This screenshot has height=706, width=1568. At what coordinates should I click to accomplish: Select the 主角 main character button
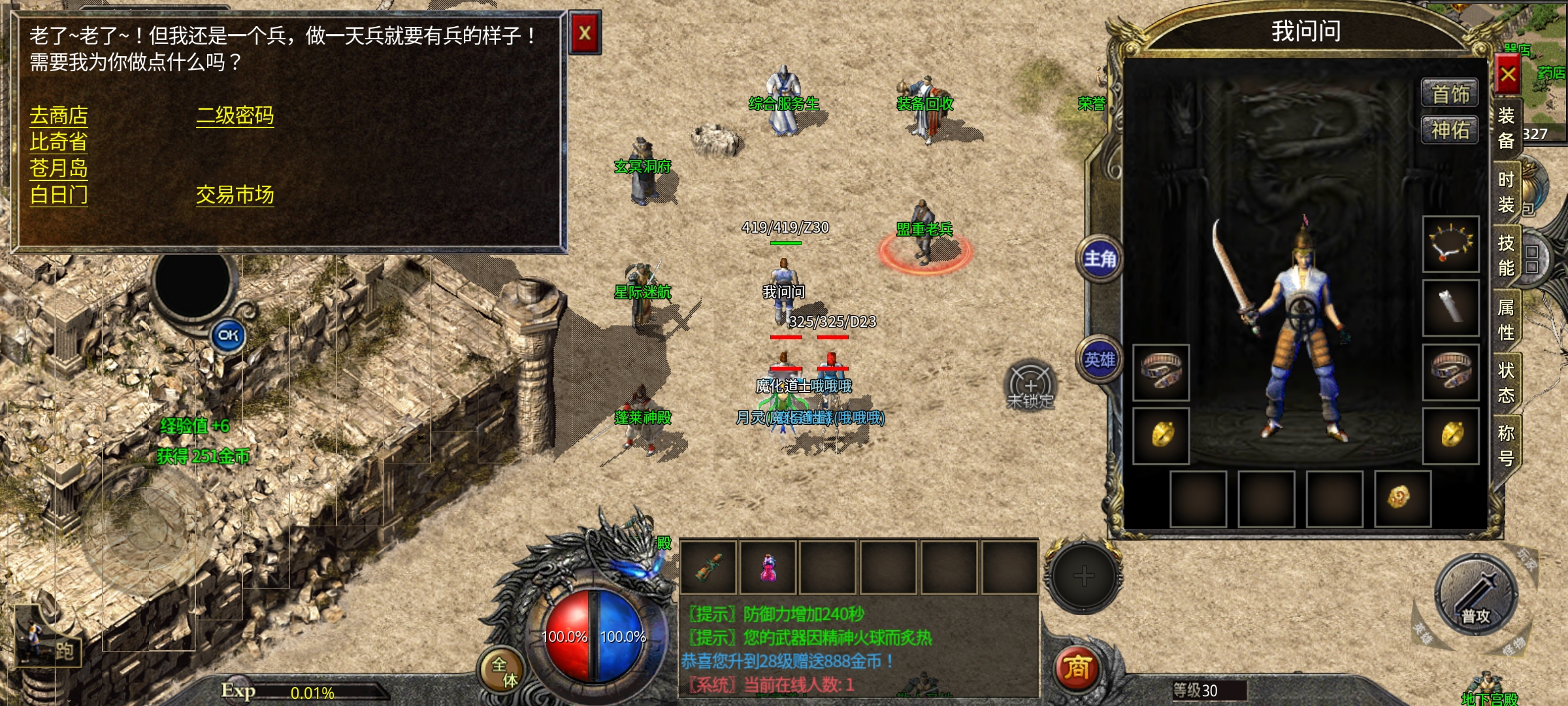point(1100,260)
